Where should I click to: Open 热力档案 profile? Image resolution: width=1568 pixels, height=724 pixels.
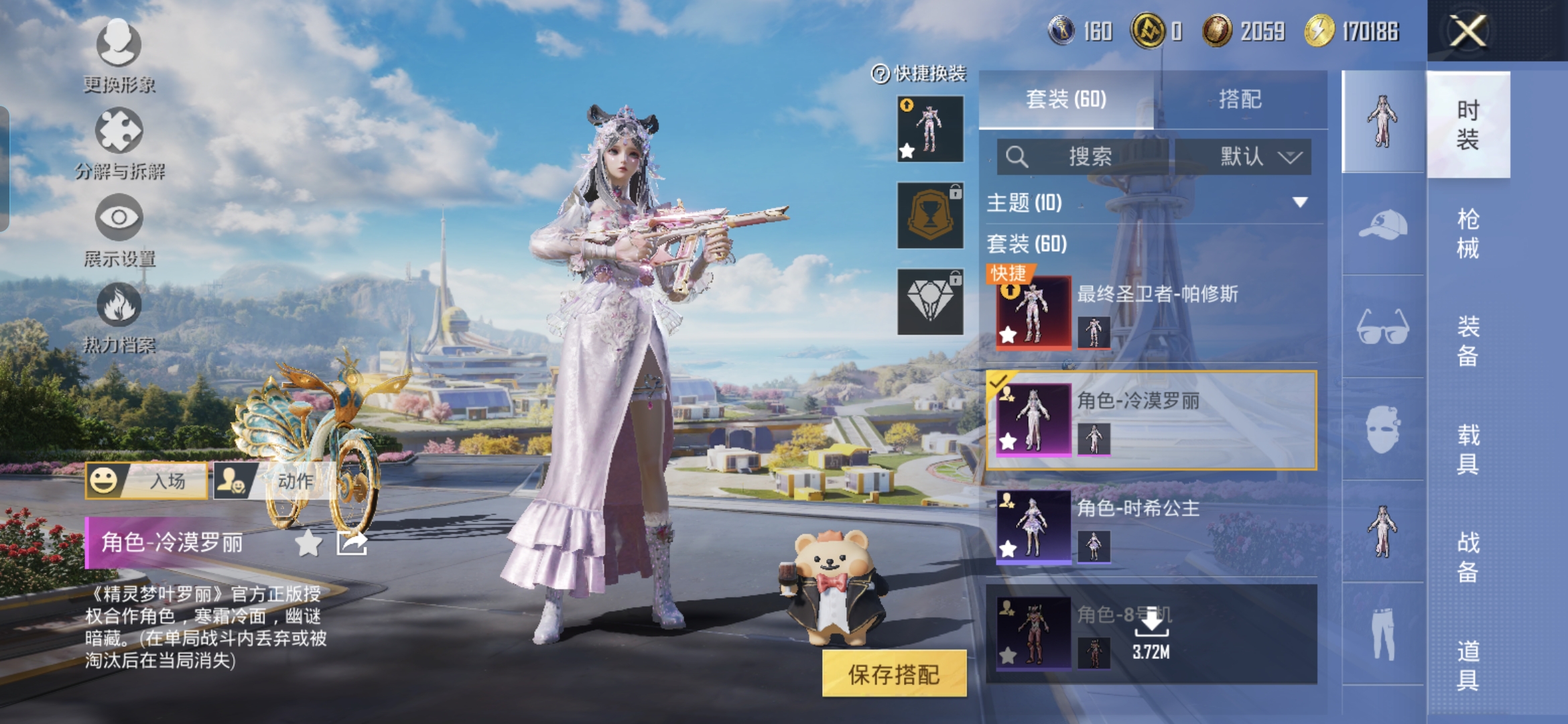click(119, 316)
